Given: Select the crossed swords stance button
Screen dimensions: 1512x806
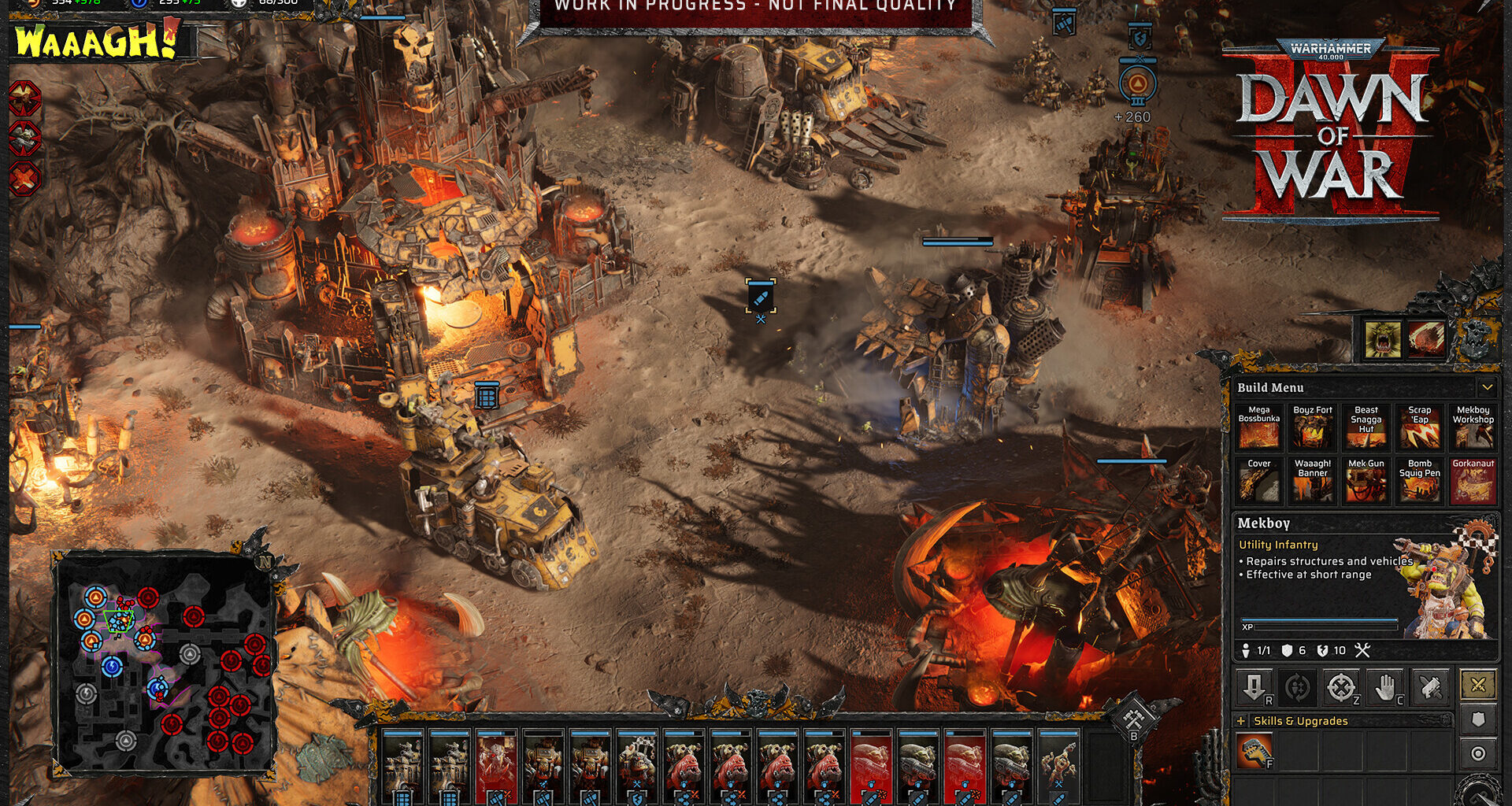Looking at the screenshot, I should tap(1478, 685).
